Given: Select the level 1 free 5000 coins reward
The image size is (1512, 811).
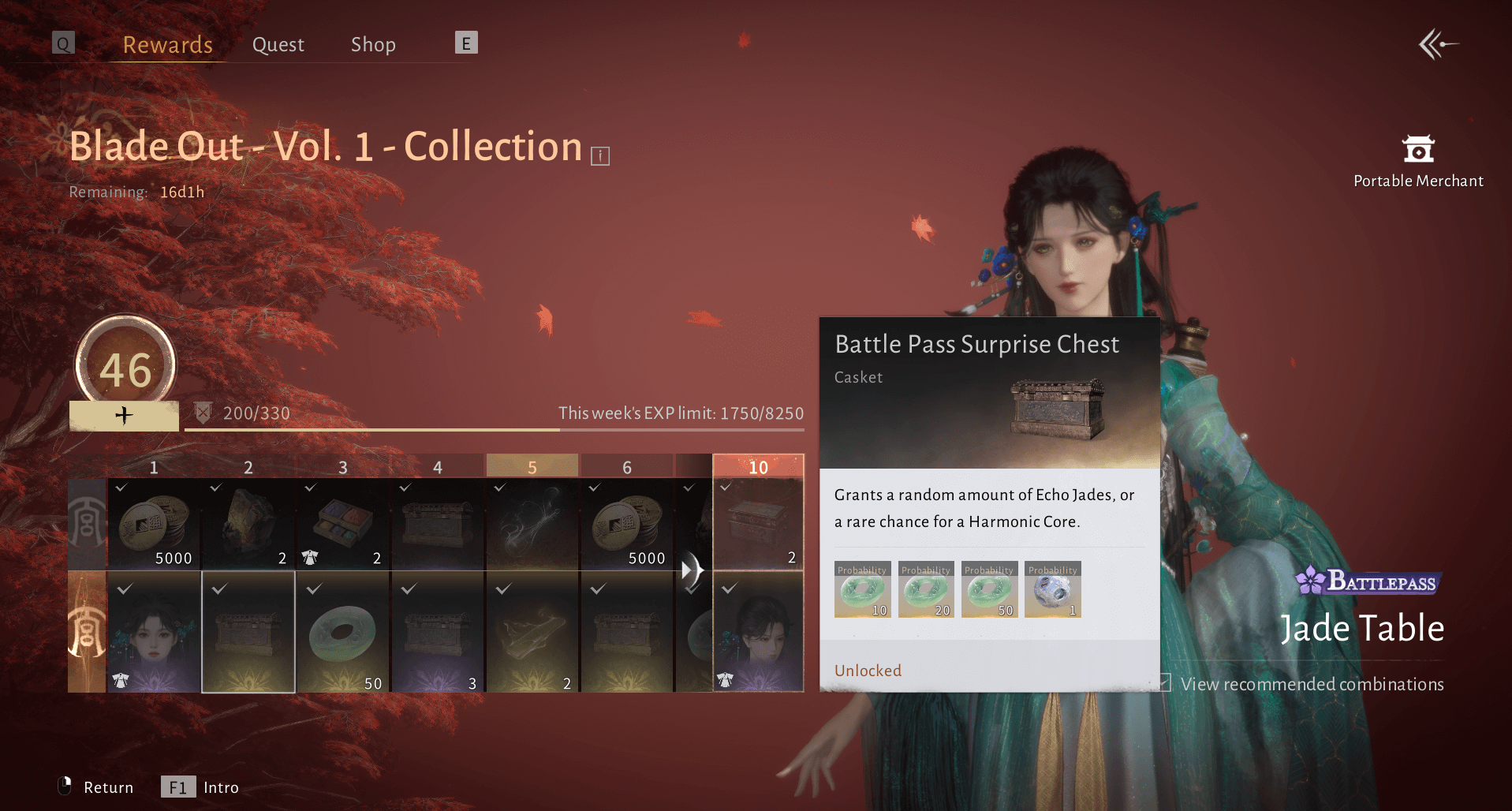Looking at the screenshot, I should click(154, 524).
